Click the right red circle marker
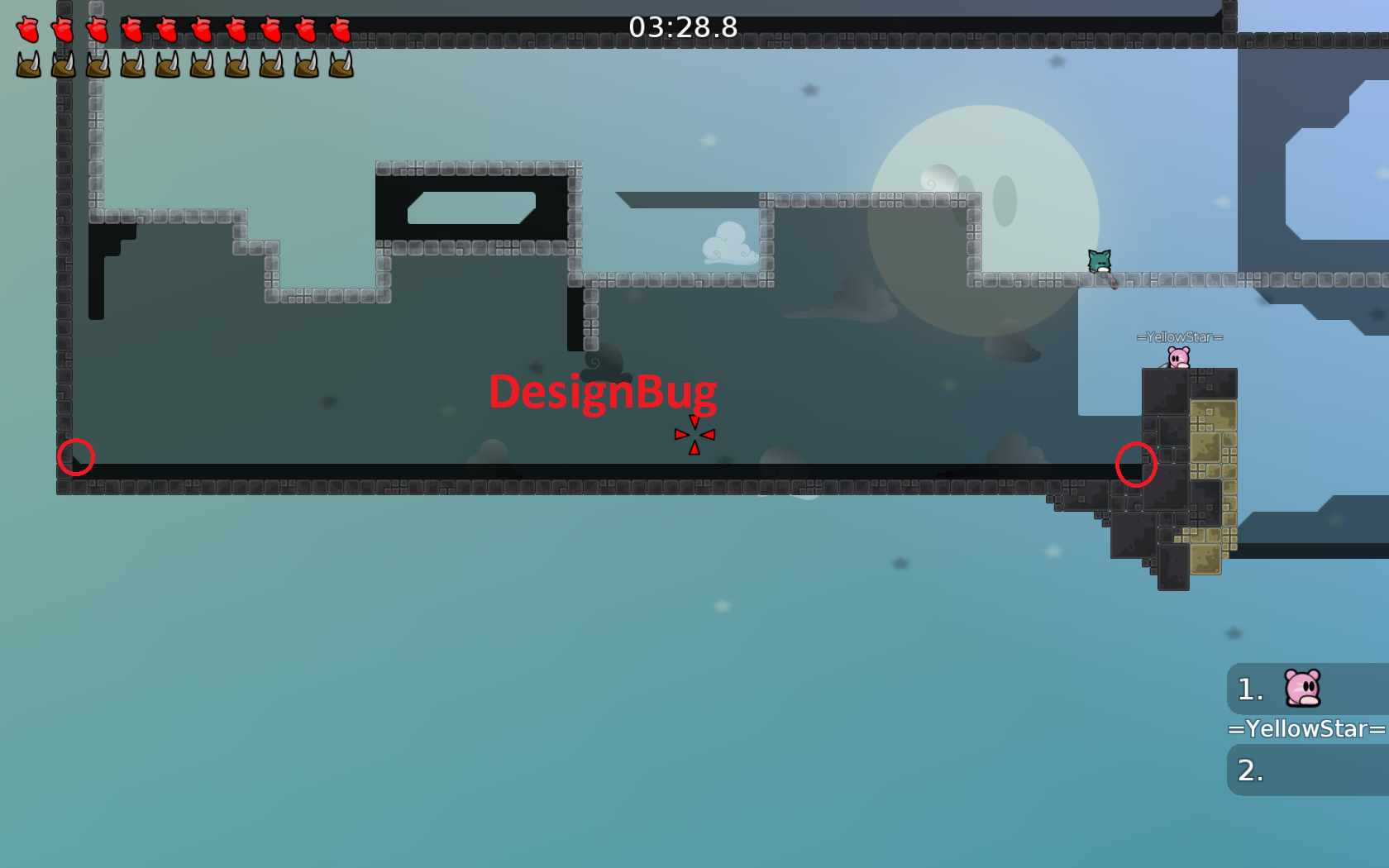 pyautogui.click(x=1137, y=465)
